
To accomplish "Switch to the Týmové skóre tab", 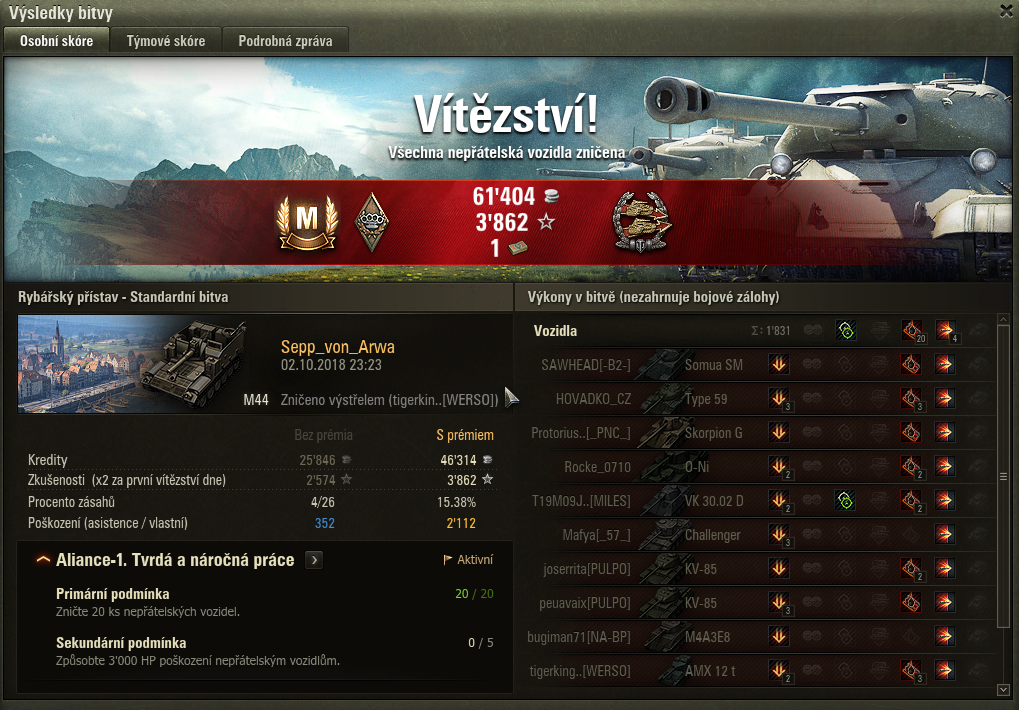I will coord(166,41).
